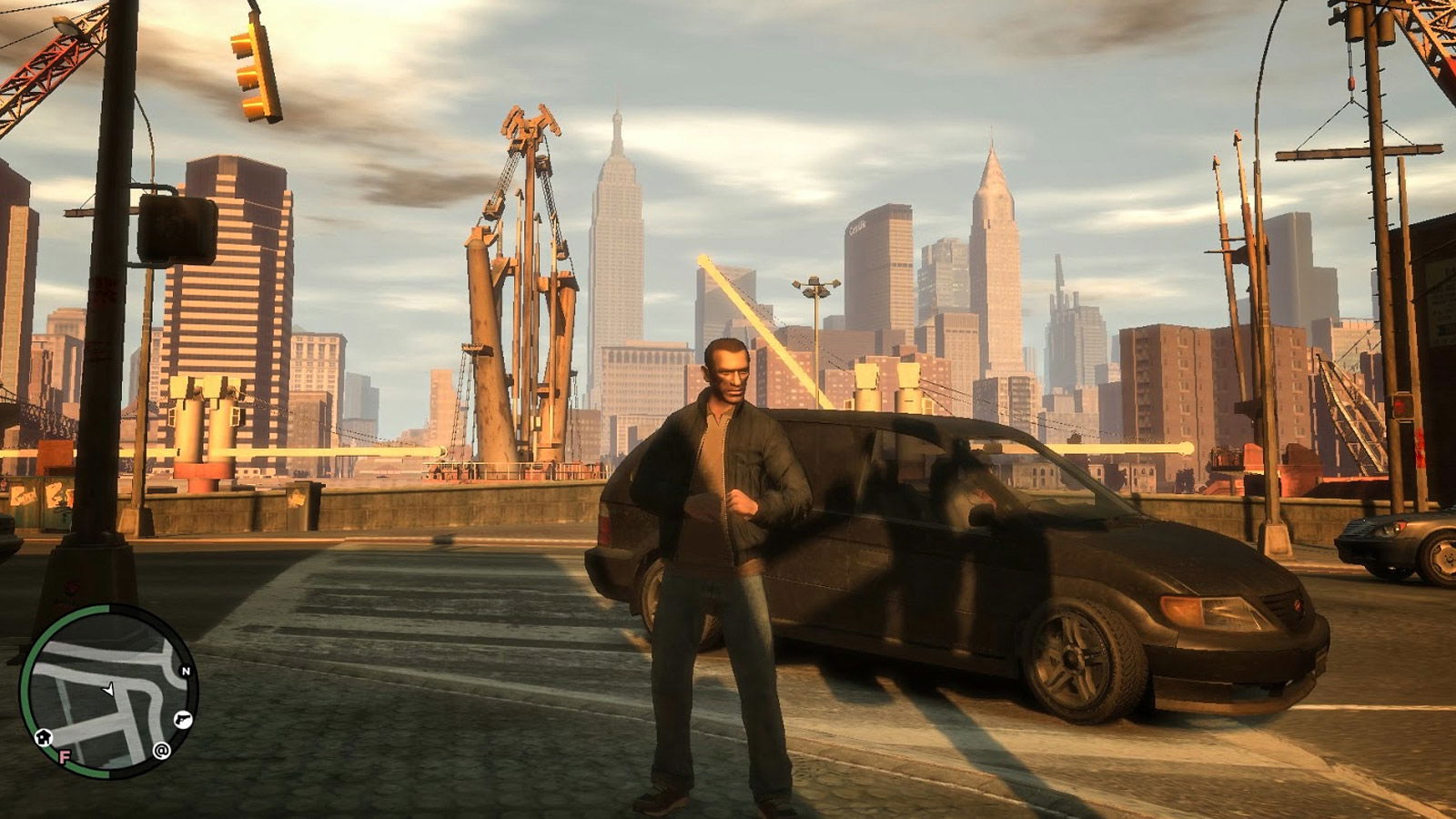Select the white player arrow blip on the minimap
Screen dimensions: 1456x819
[109, 690]
